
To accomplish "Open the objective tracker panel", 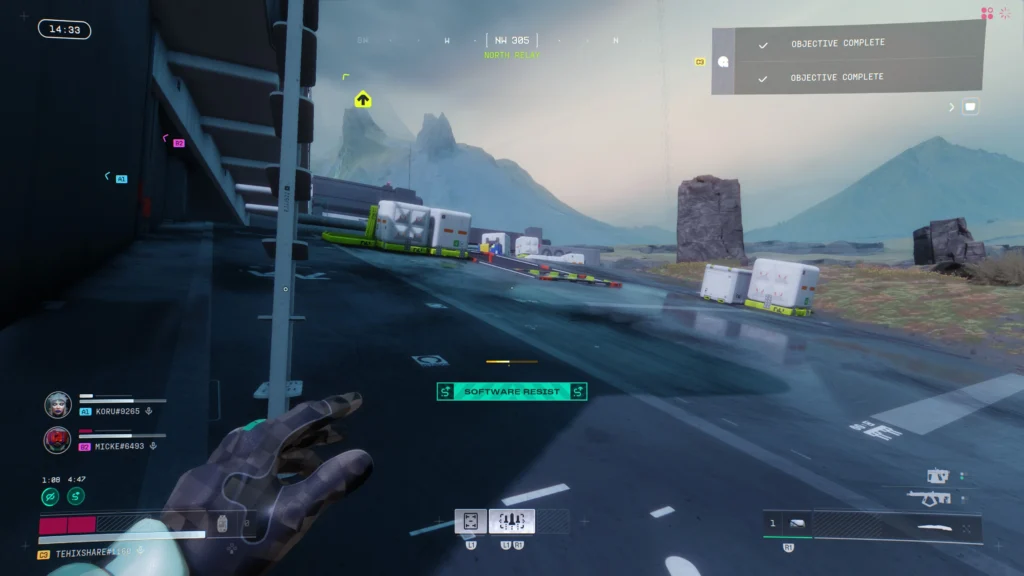I will 850,60.
